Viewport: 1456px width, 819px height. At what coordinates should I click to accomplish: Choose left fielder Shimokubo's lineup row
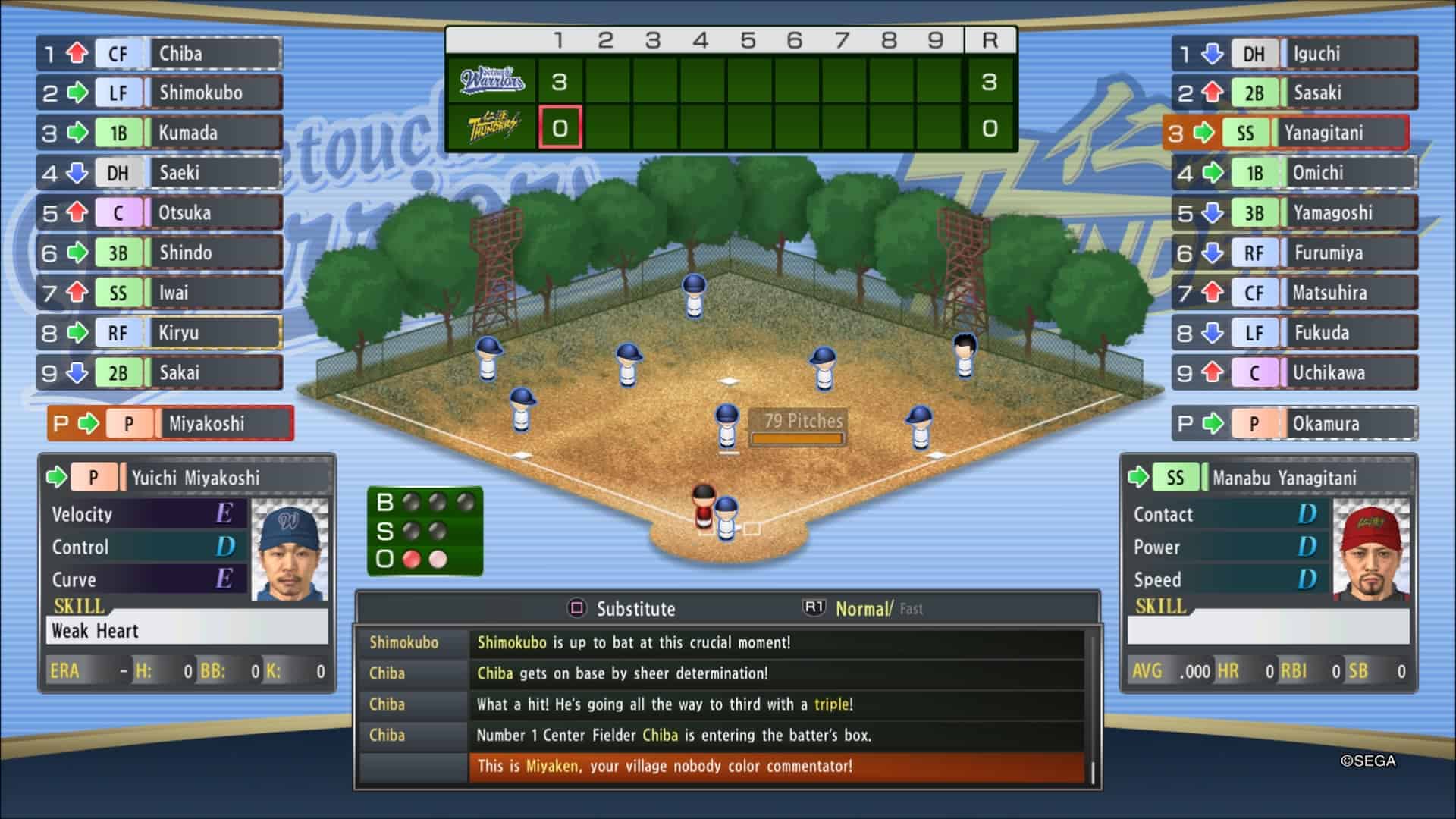click(161, 93)
